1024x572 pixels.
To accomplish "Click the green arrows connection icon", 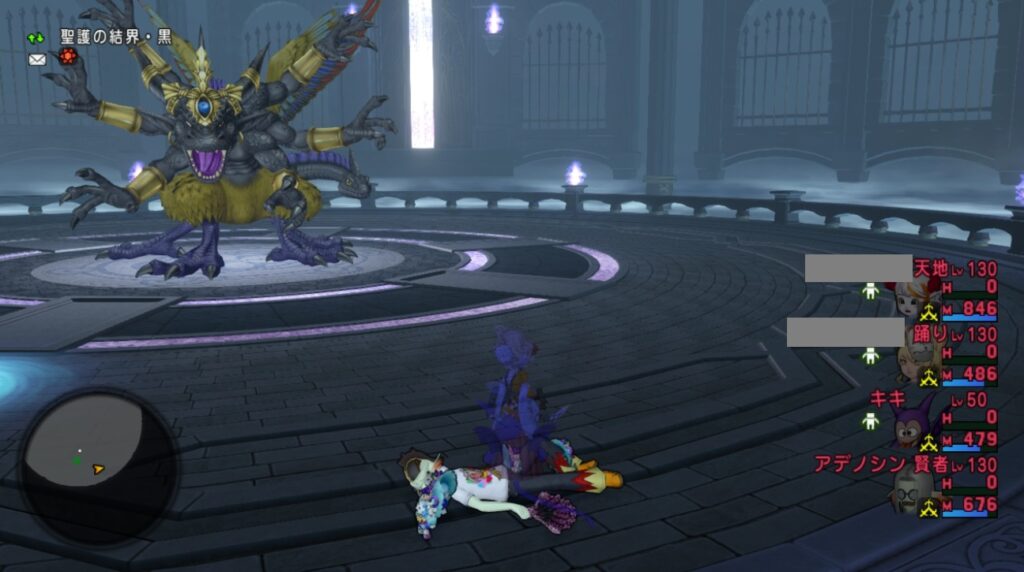I will 36,38.
